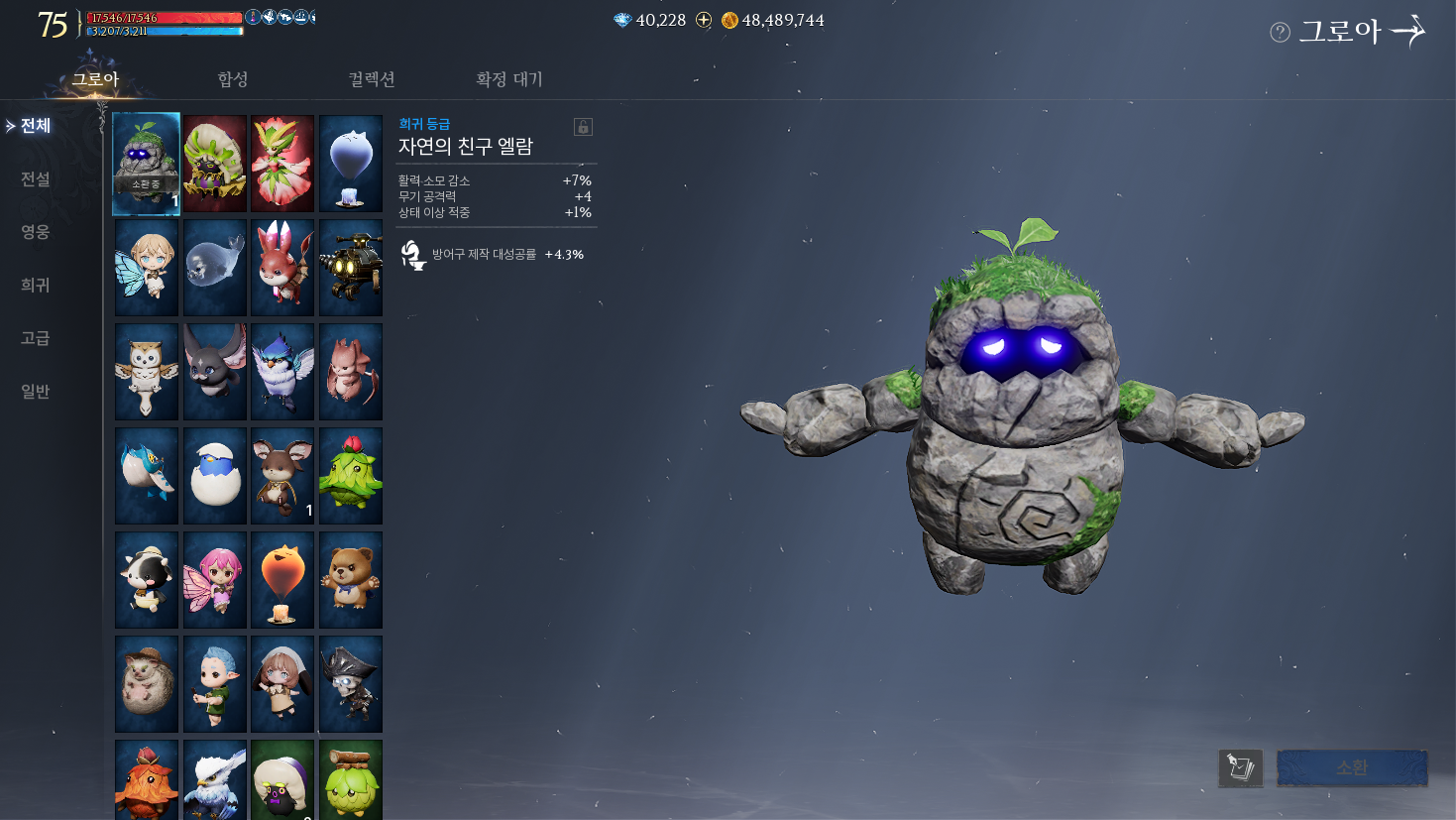Exit the 그로아 screen with the arrow
The width and height of the screenshot is (1456, 820).
point(1408,32)
